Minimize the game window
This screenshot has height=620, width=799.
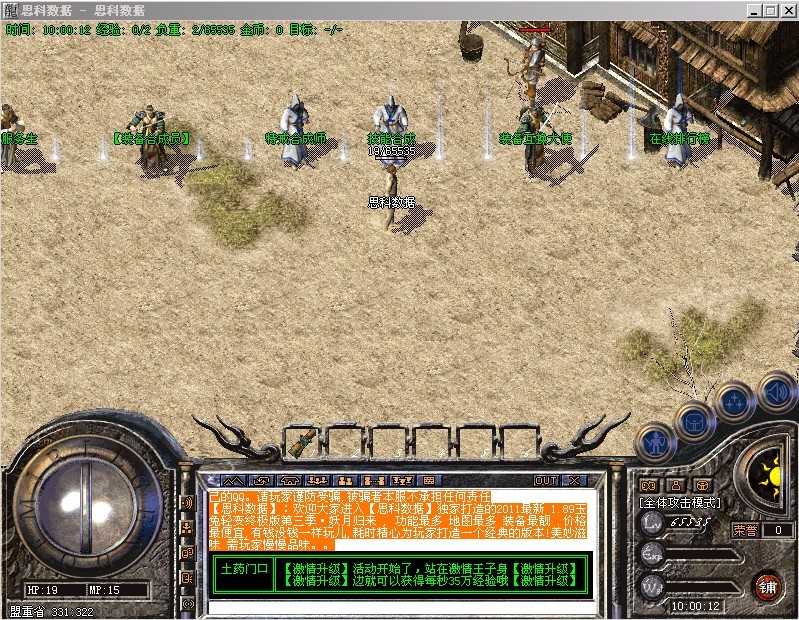(x=753, y=10)
